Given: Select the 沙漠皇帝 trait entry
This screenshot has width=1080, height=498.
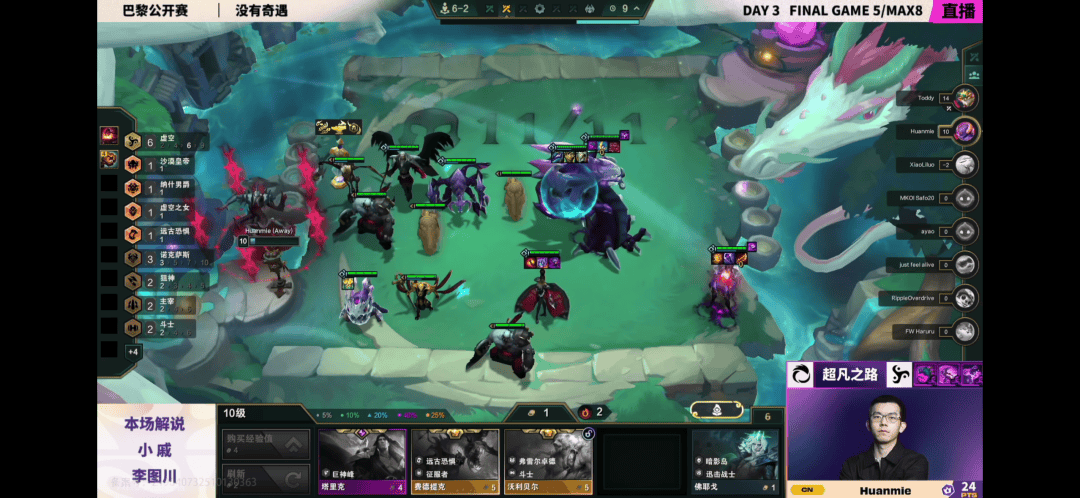Looking at the screenshot, I should coord(162,165).
